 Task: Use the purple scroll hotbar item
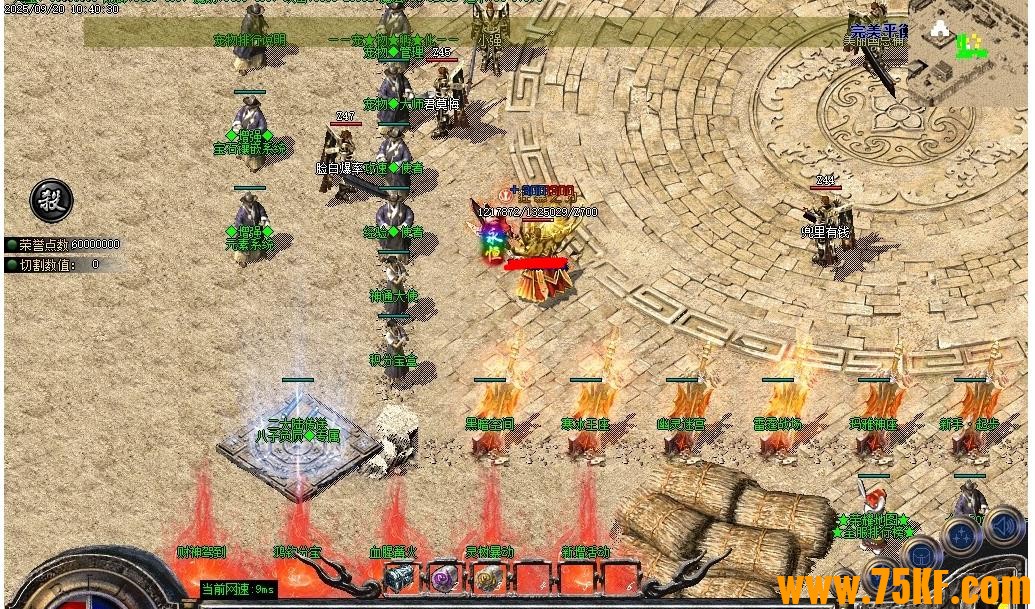(x=443, y=577)
